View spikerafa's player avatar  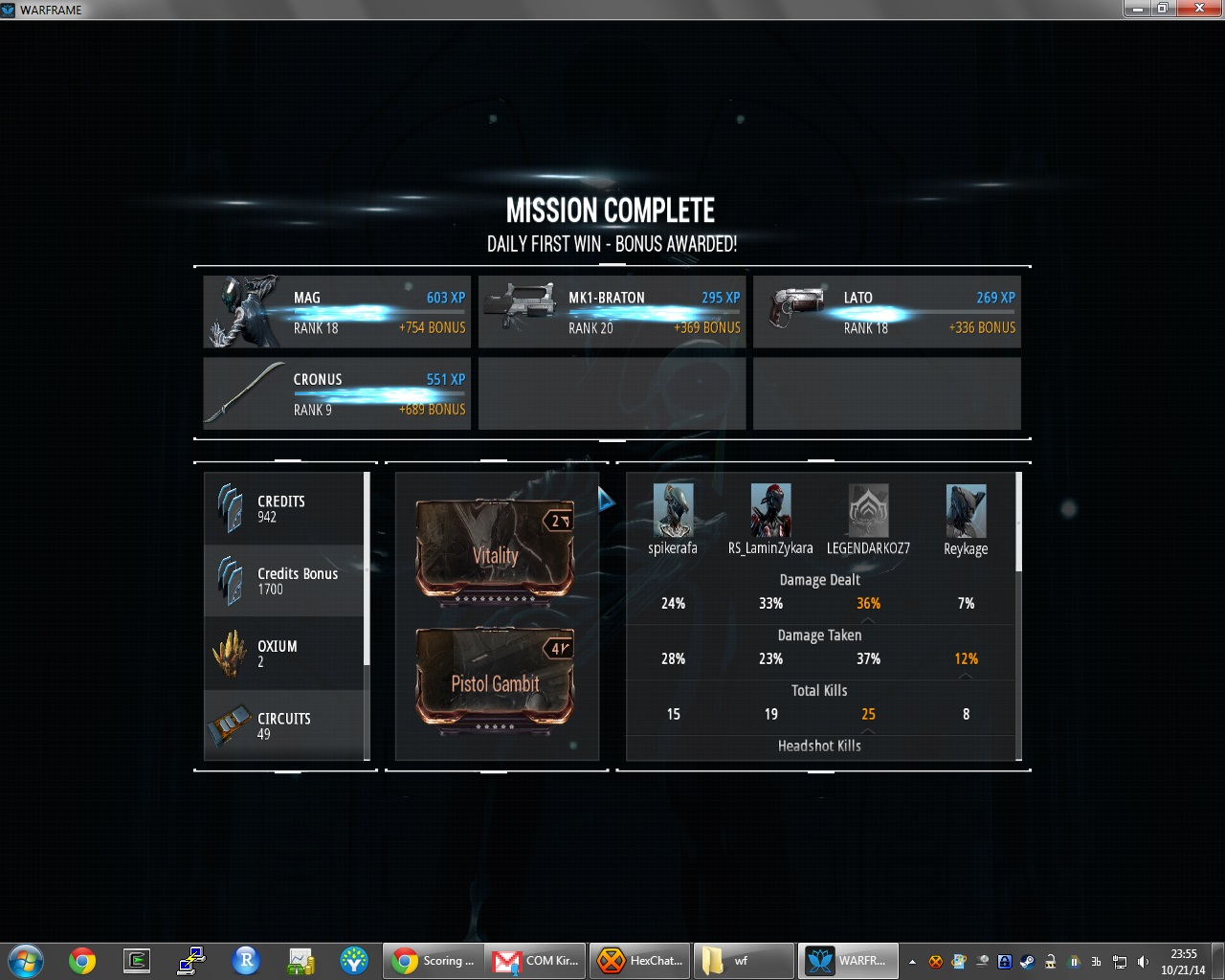pyautogui.click(x=673, y=510)
